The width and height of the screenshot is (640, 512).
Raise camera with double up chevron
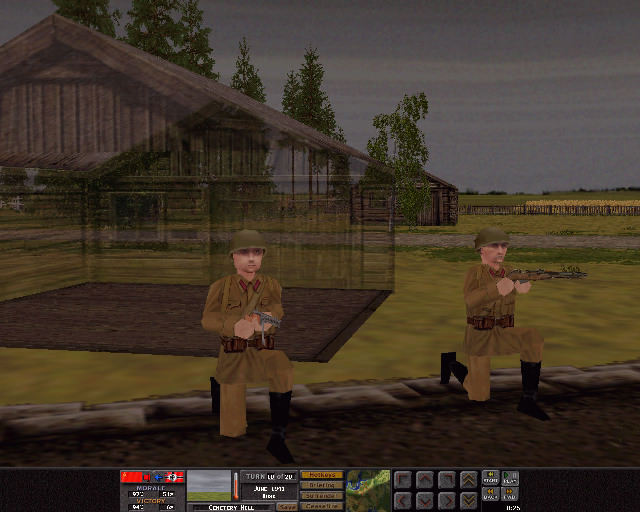pyautogui.click(x=468, y=480)
